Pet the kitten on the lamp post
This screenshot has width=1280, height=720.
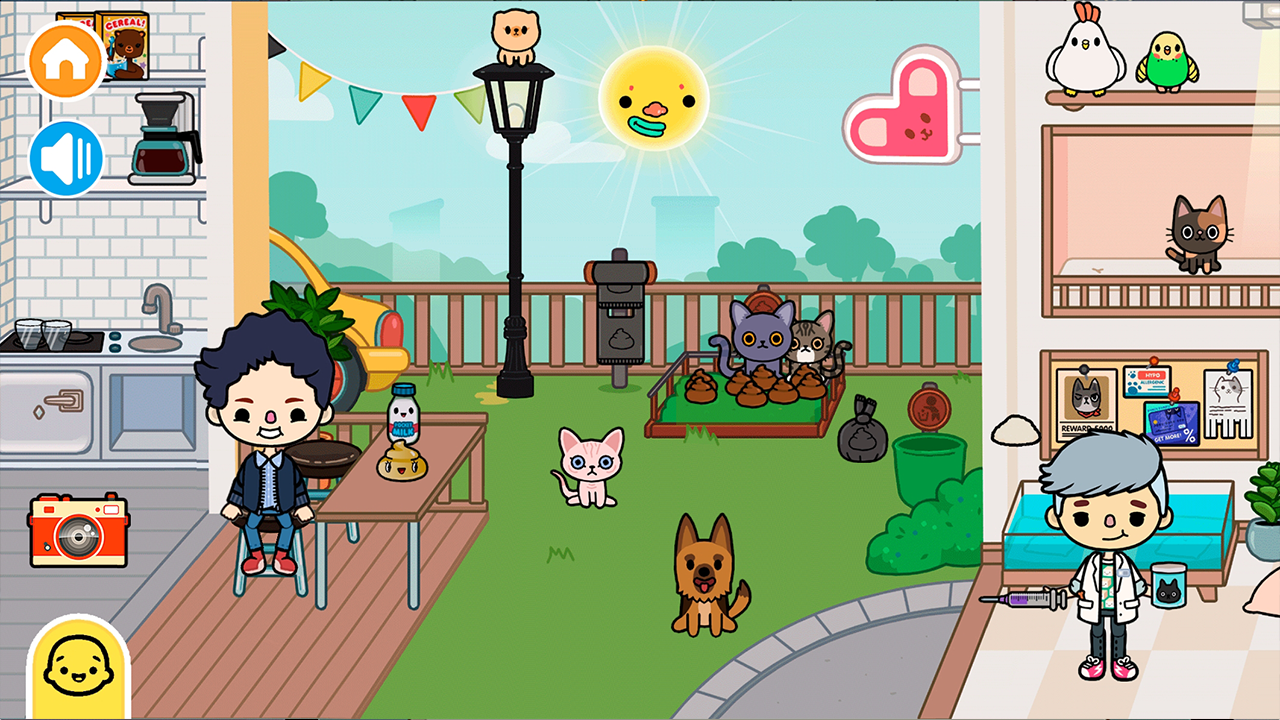(513, 35)
